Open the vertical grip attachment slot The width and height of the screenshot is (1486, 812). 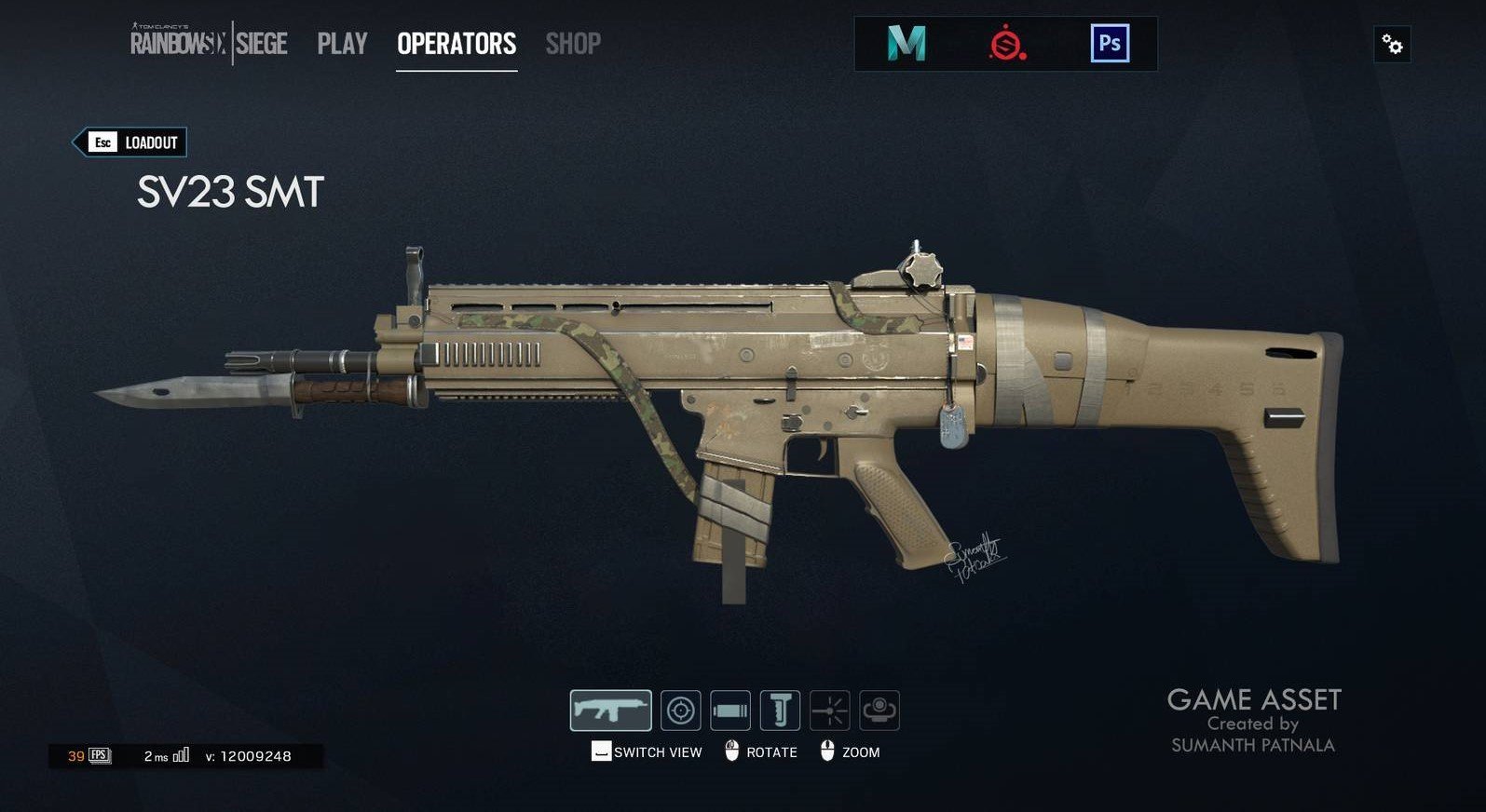tap(780, 710)
